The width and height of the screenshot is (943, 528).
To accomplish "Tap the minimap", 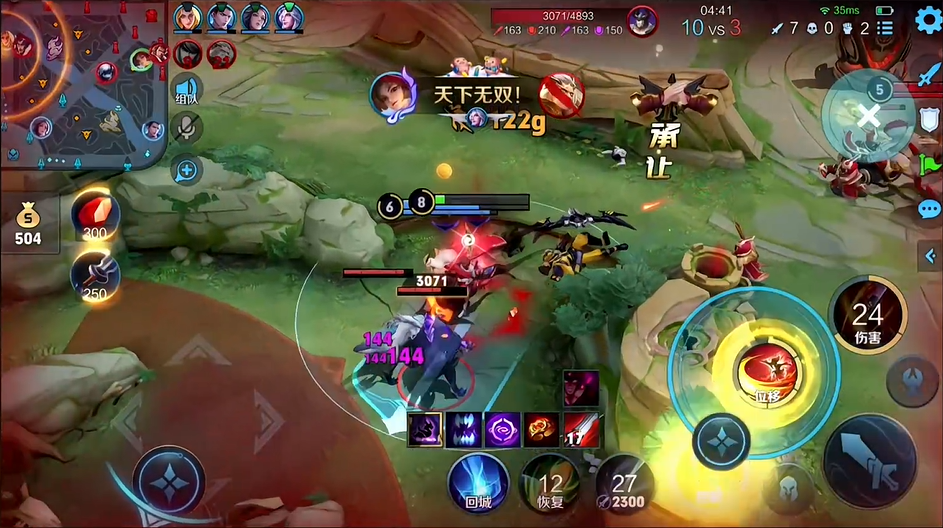I will pos(85,82).
